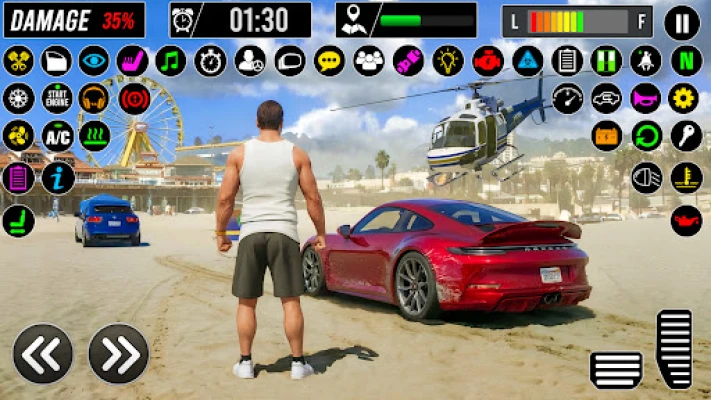Toggle the orange headphones icon

click(x=94, y=98)
